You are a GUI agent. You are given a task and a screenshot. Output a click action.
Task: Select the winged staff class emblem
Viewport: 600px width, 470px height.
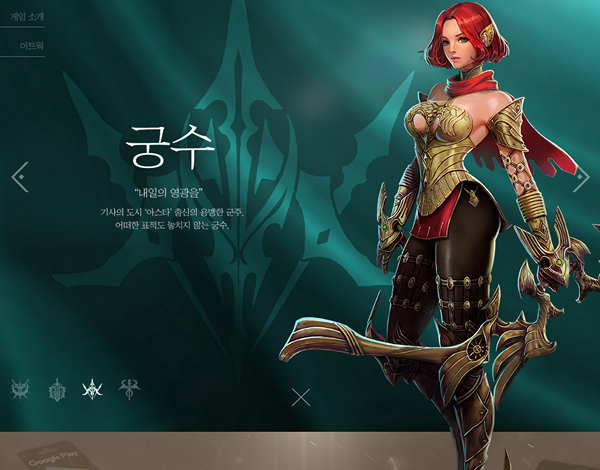pos(129,389)
